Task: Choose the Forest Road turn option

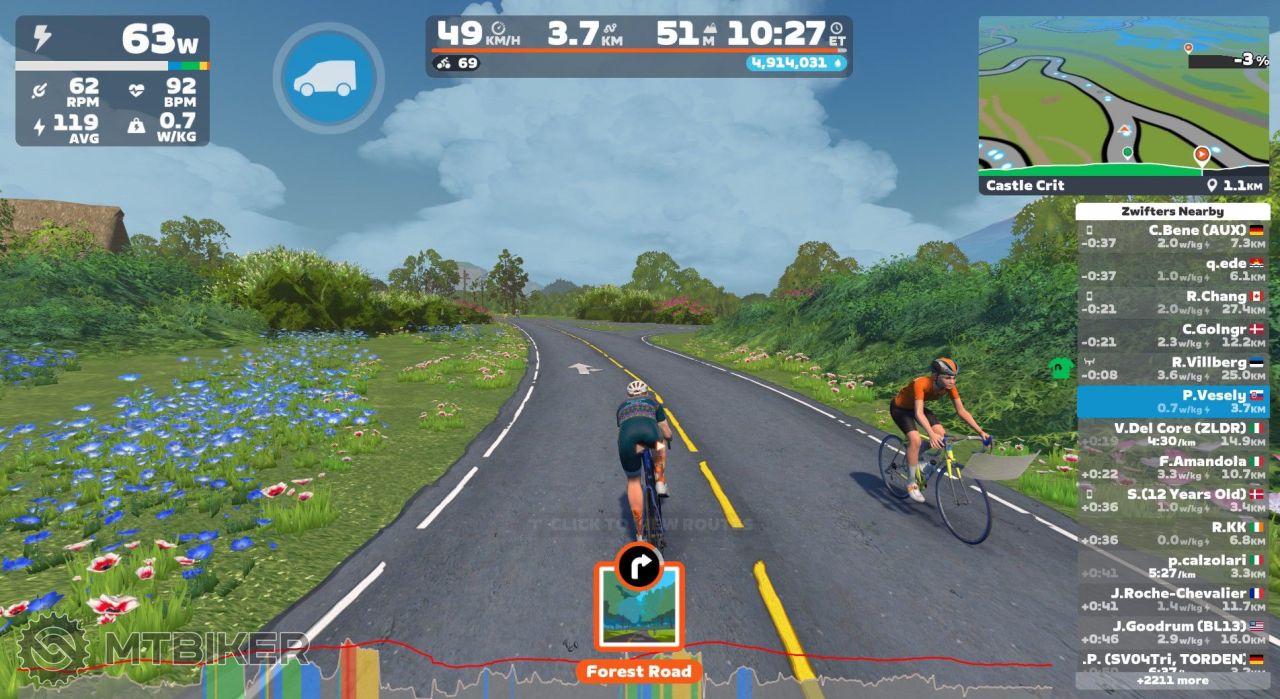Action: click(638, 607)
